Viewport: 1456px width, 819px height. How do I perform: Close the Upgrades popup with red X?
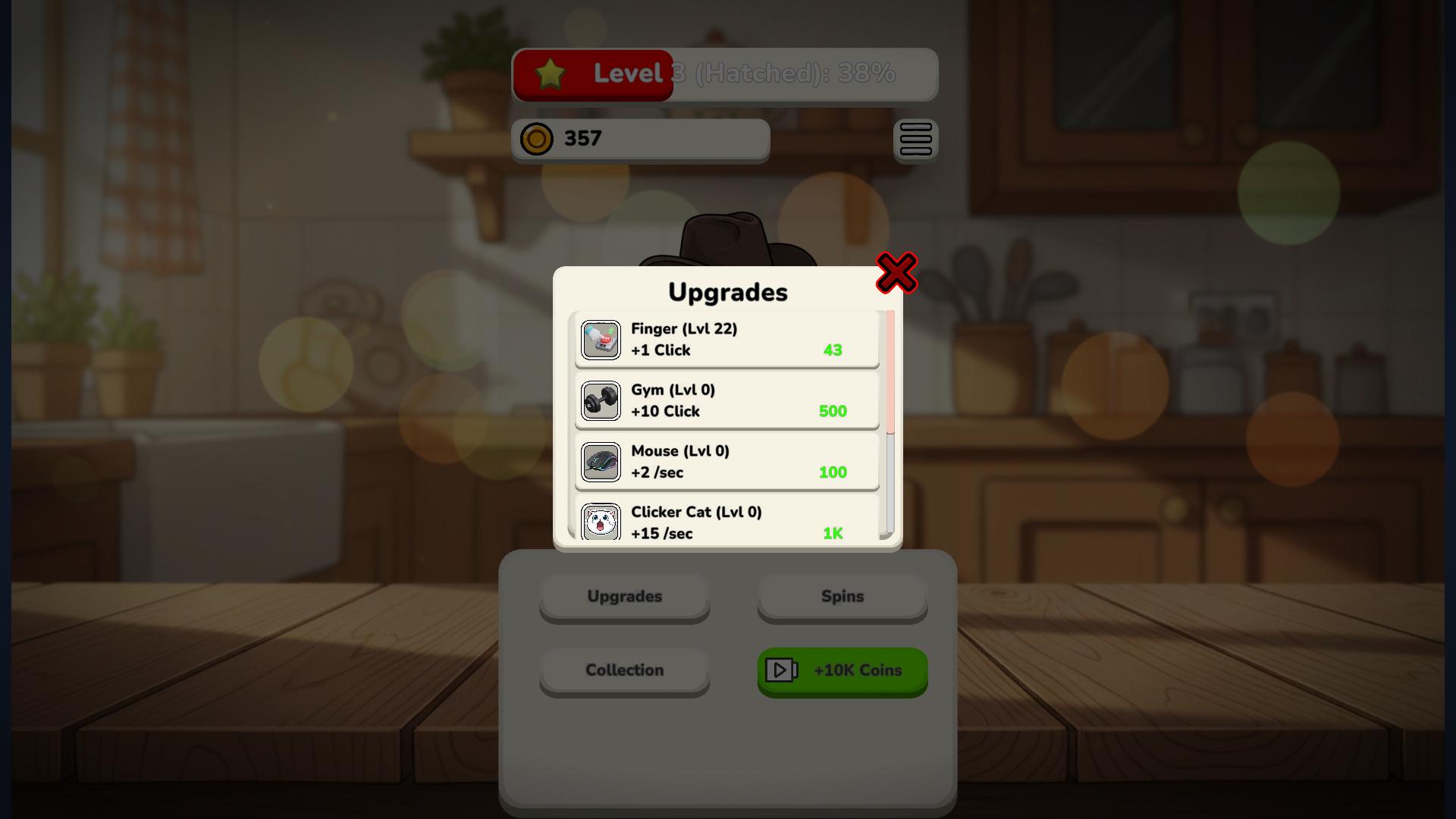(x=896, y=274)
